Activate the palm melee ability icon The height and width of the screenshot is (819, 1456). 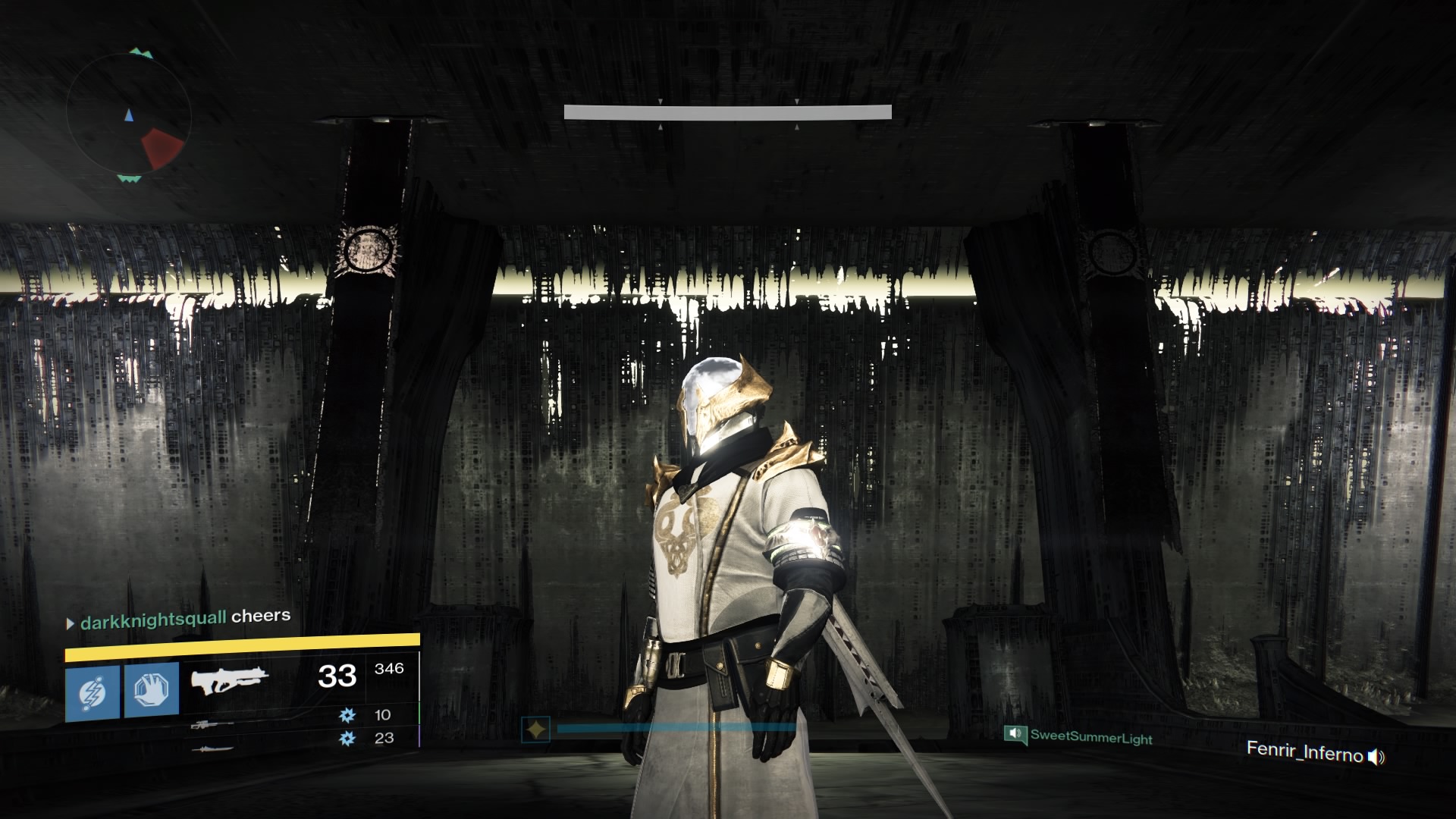[x=152, y=689]
